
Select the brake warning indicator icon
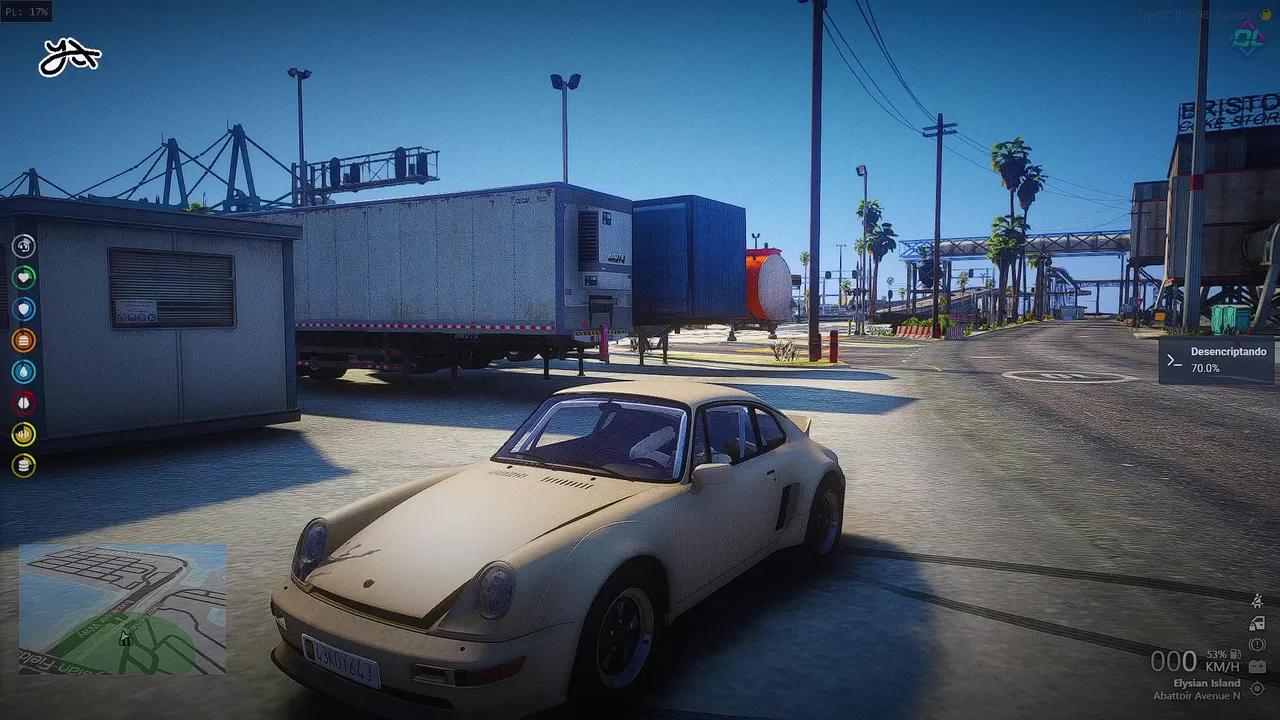pos(1257,645)
